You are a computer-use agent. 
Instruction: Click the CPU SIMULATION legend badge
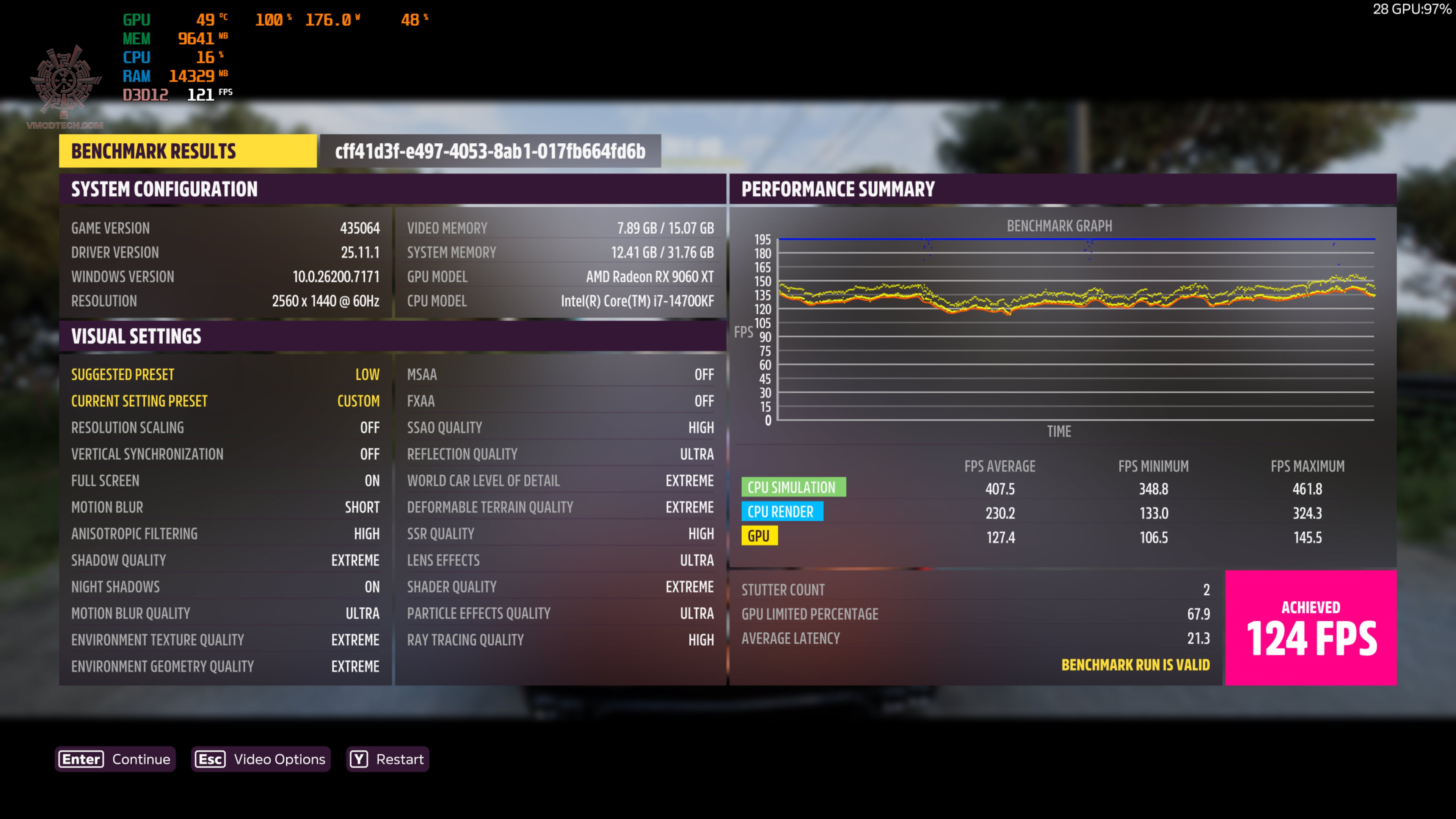[x=794, y=487]
